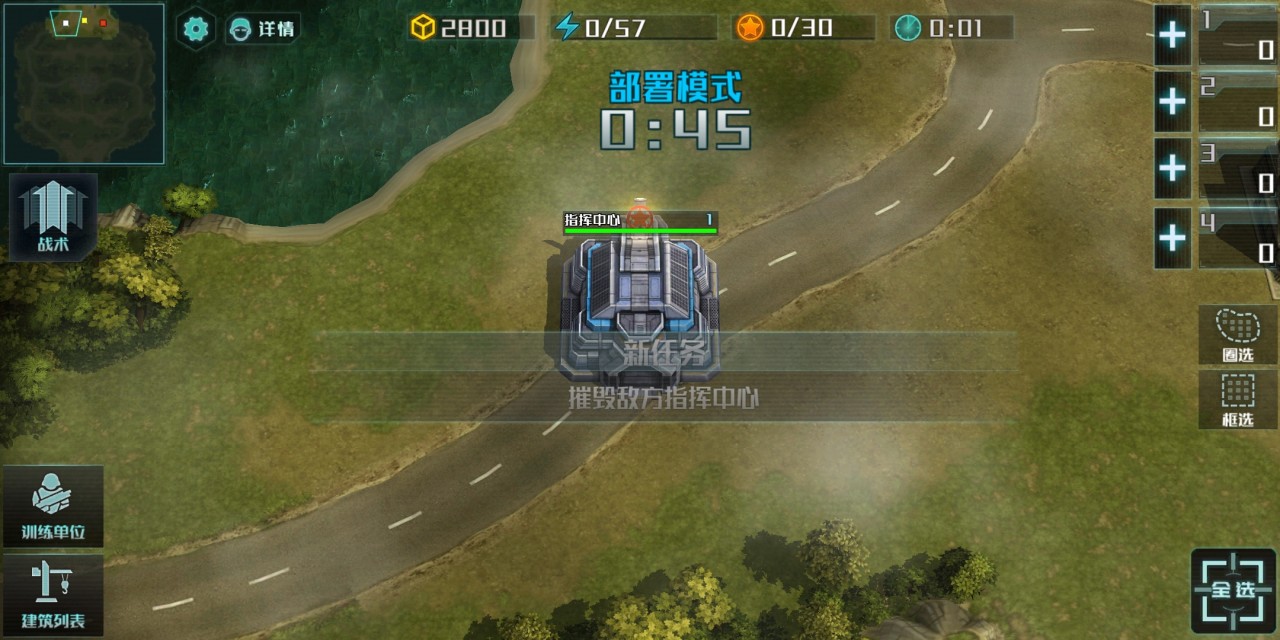Open the 战术 tactics menu
The image size is (1280, 640).
coord(54,217)
